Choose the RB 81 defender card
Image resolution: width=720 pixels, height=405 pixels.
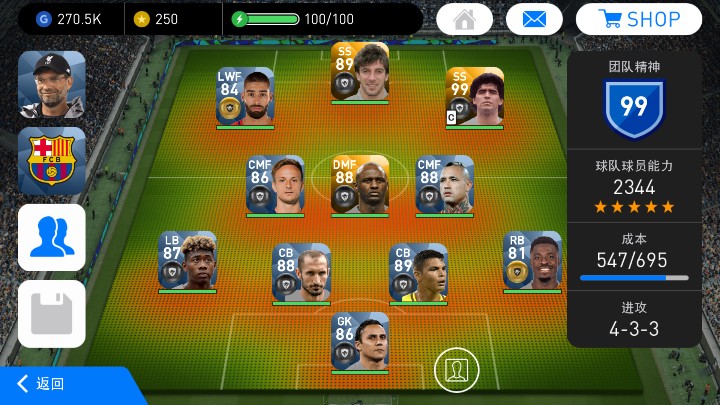tap(532, 262)
